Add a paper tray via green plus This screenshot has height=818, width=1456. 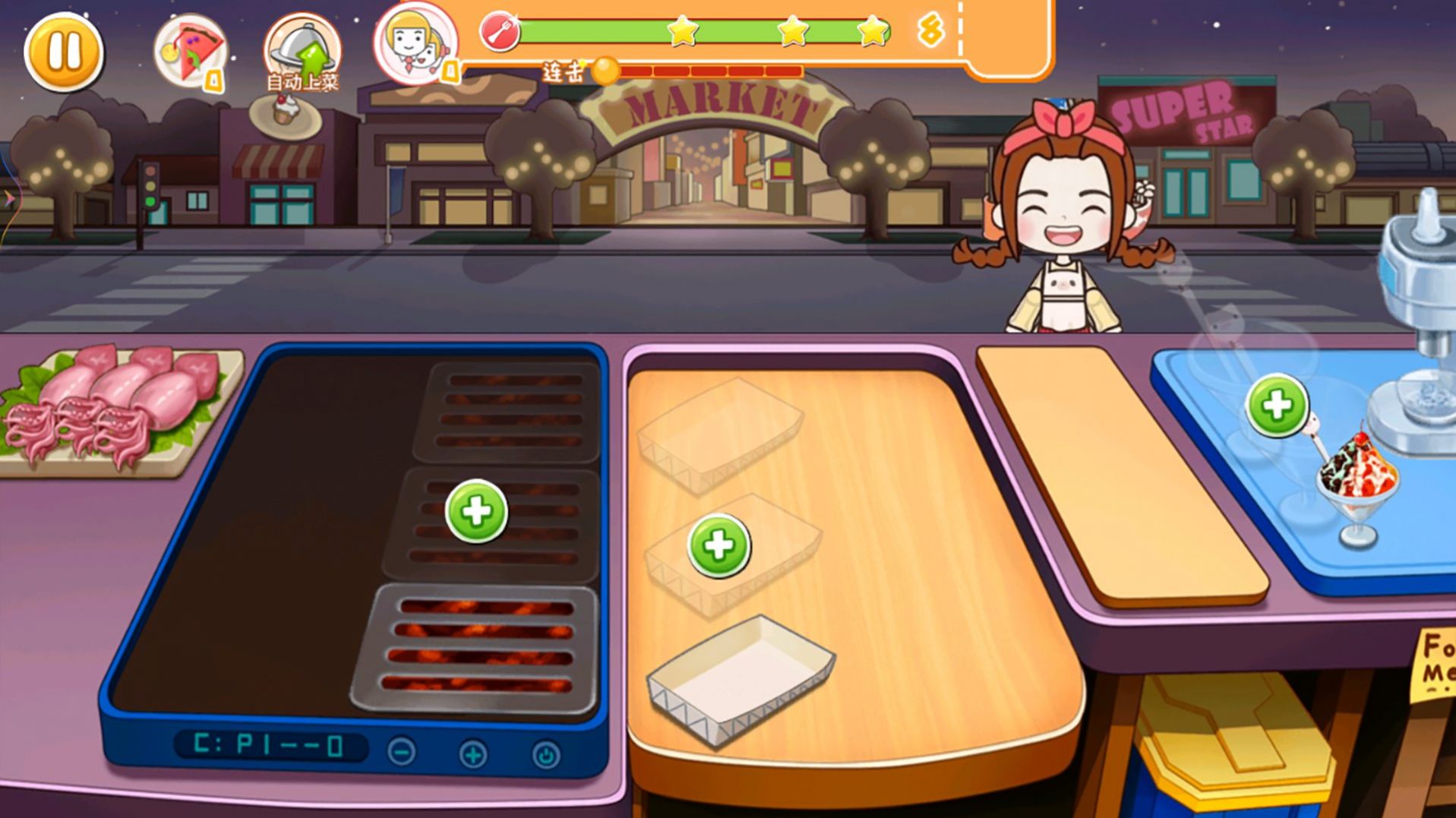coord(719,545)
